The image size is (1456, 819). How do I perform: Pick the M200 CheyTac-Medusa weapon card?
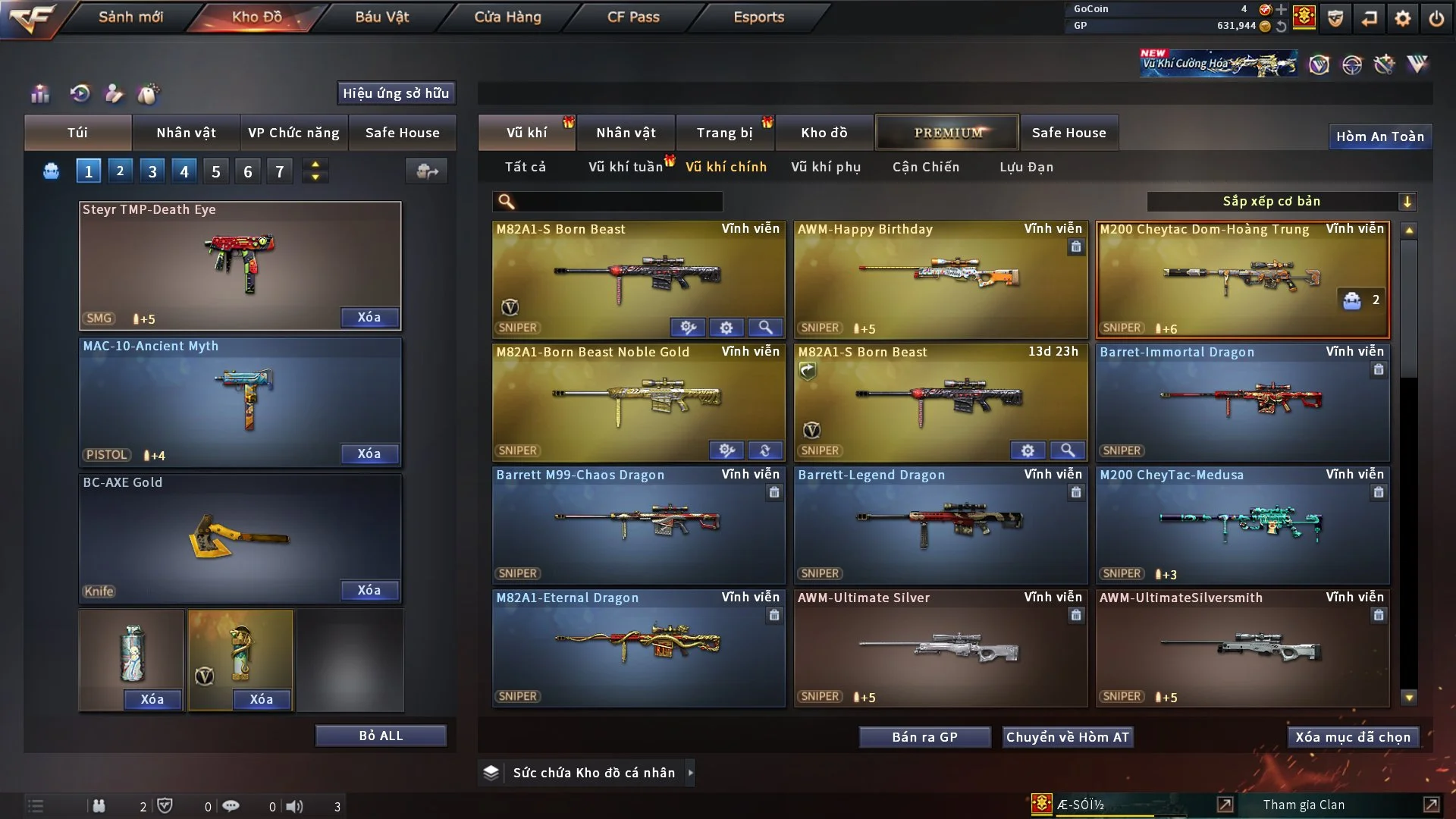[1242, 525]
